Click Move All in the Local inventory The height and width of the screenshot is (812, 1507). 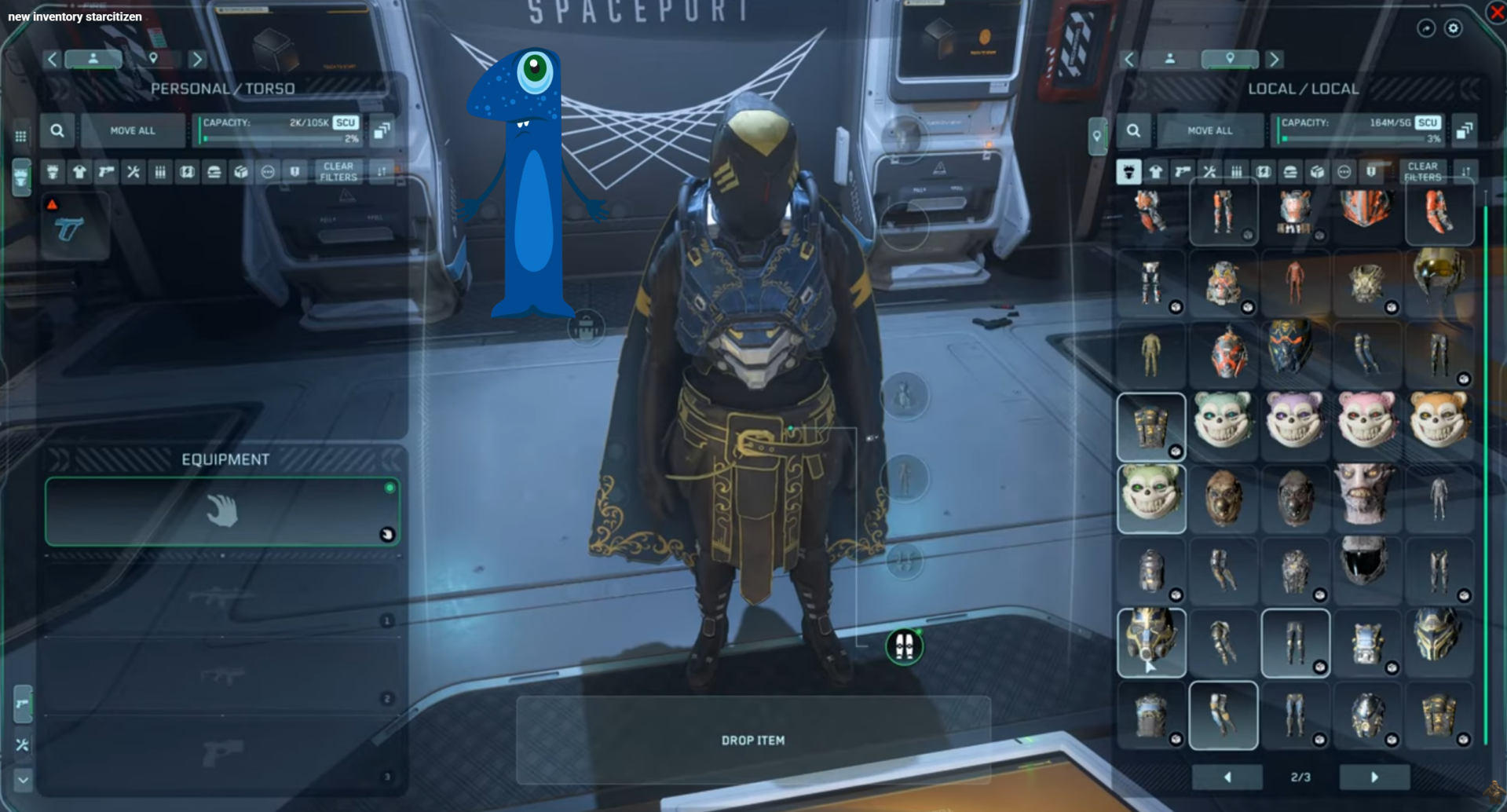tap(1209, 130)
